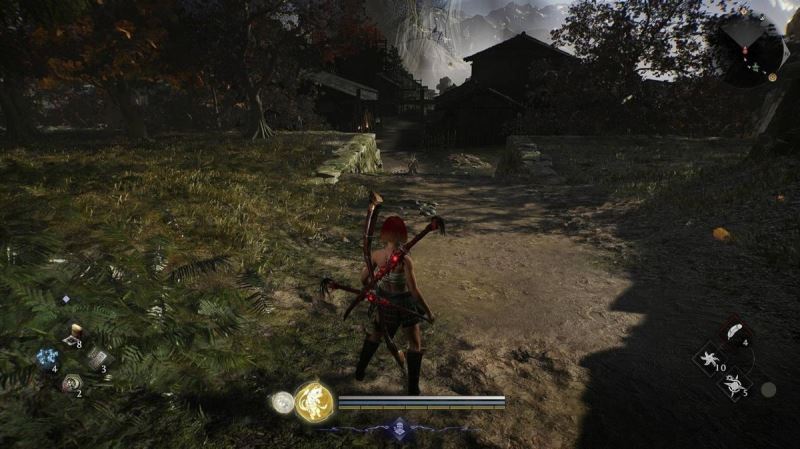The image size is (800, 449).
Task: Use the blue crystal cluster item
Action: click(x=47, y=357)
